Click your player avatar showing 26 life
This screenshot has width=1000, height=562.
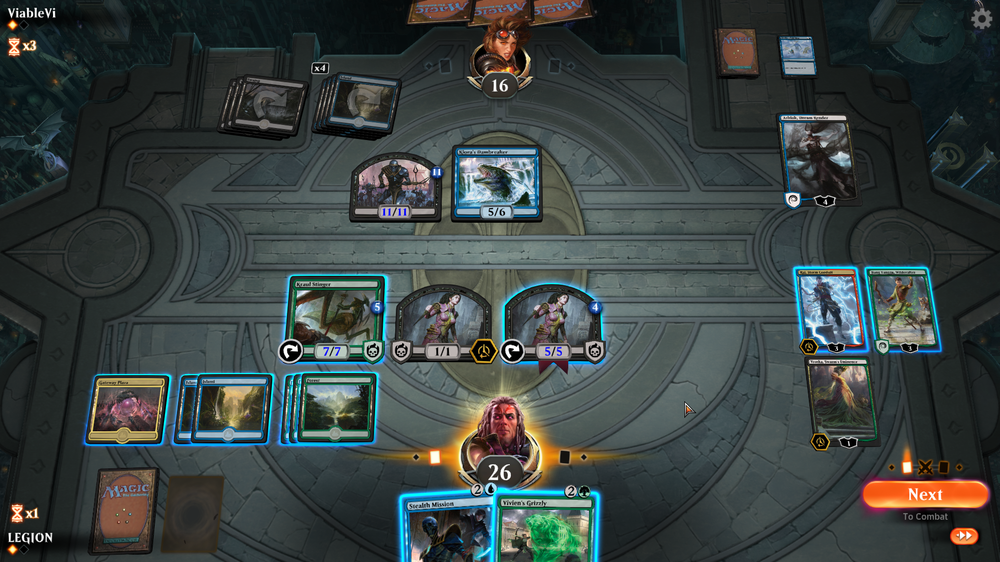[499, 441]
